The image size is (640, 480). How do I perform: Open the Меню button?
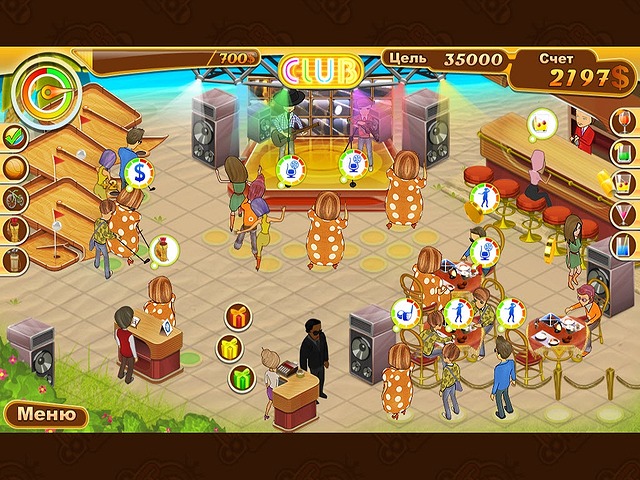click(41, 413)
